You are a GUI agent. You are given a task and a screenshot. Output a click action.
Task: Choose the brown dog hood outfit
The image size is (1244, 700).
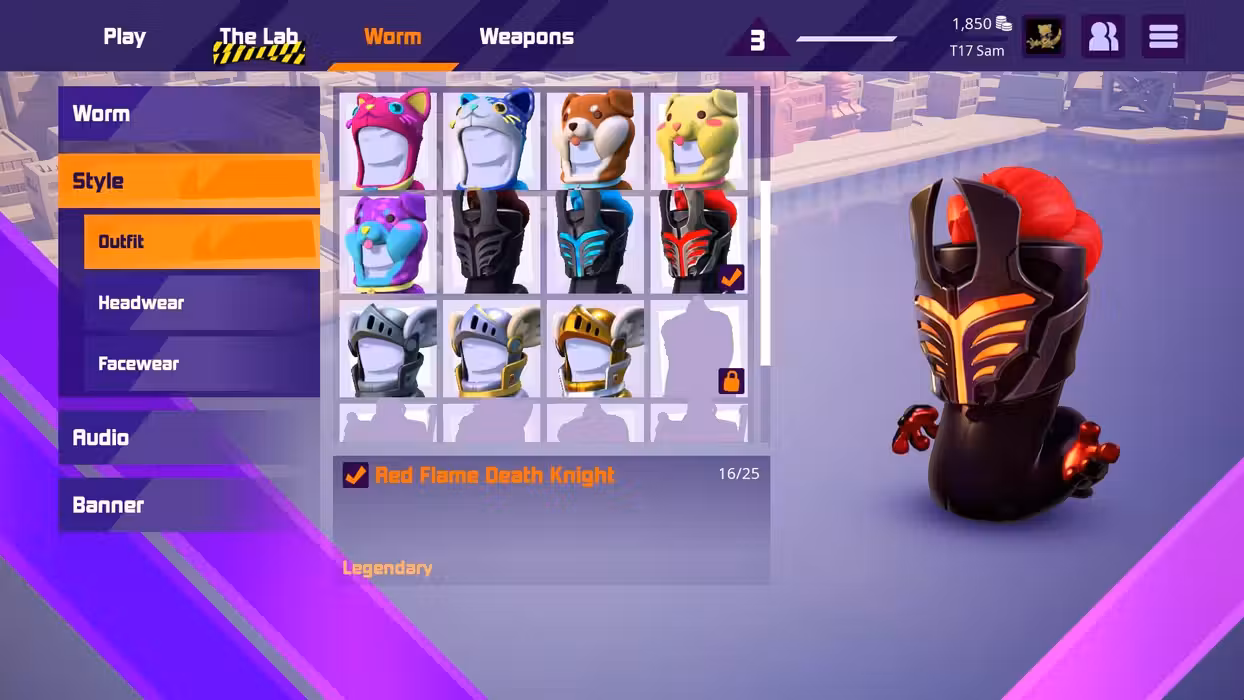596,139
